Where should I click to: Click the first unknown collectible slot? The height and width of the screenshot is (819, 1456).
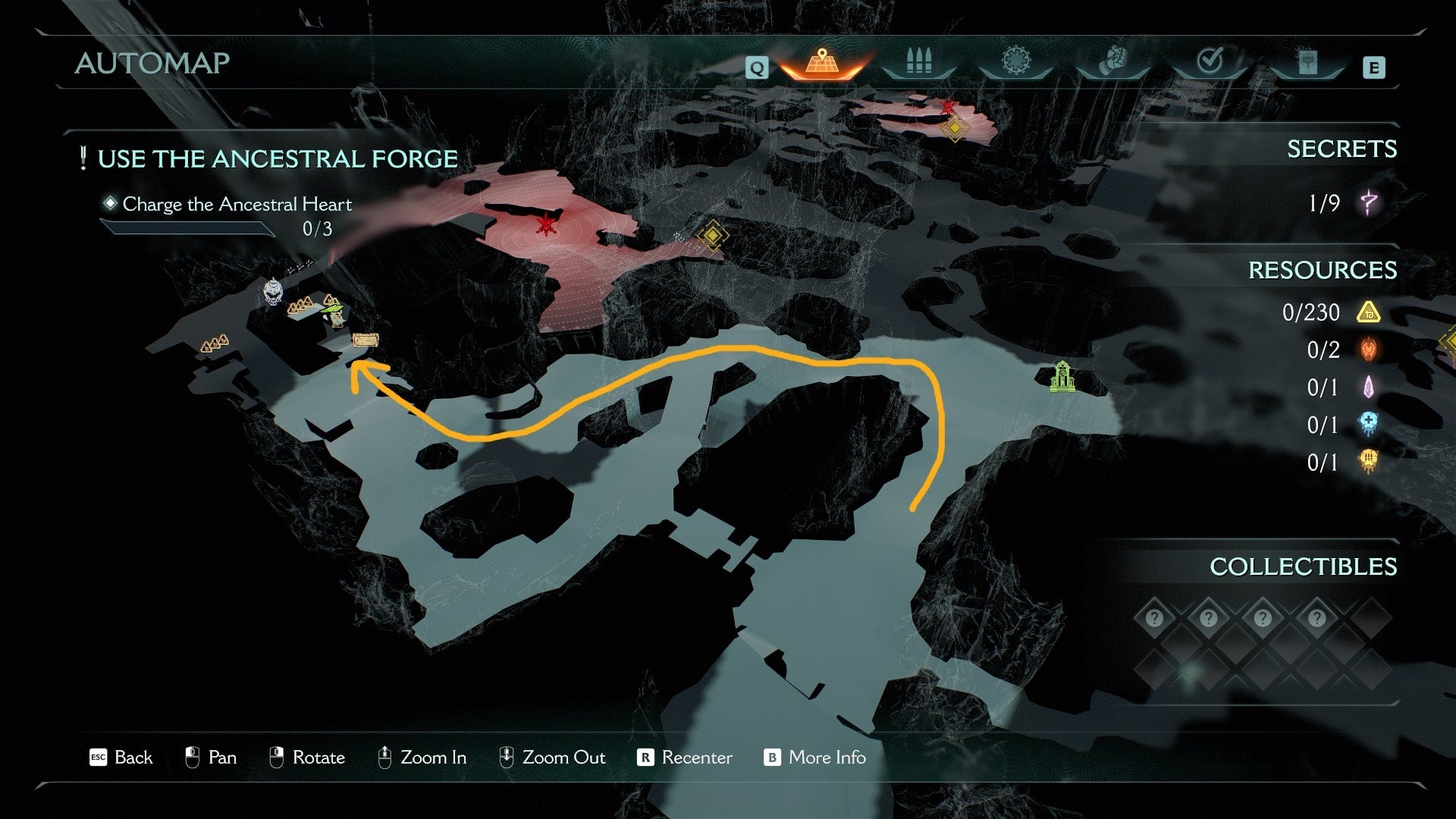(1154, 618)
